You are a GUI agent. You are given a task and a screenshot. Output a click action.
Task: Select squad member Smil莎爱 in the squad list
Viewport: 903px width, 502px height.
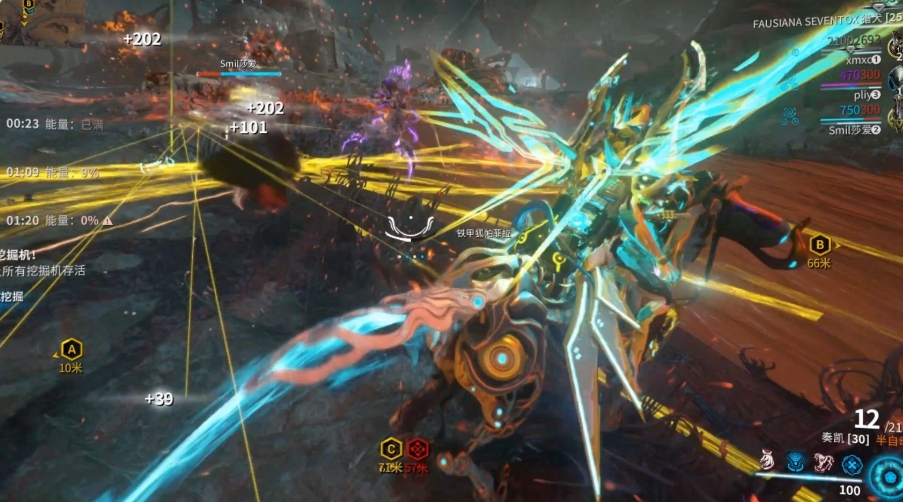pyautogui.click(x=853, y=129)
